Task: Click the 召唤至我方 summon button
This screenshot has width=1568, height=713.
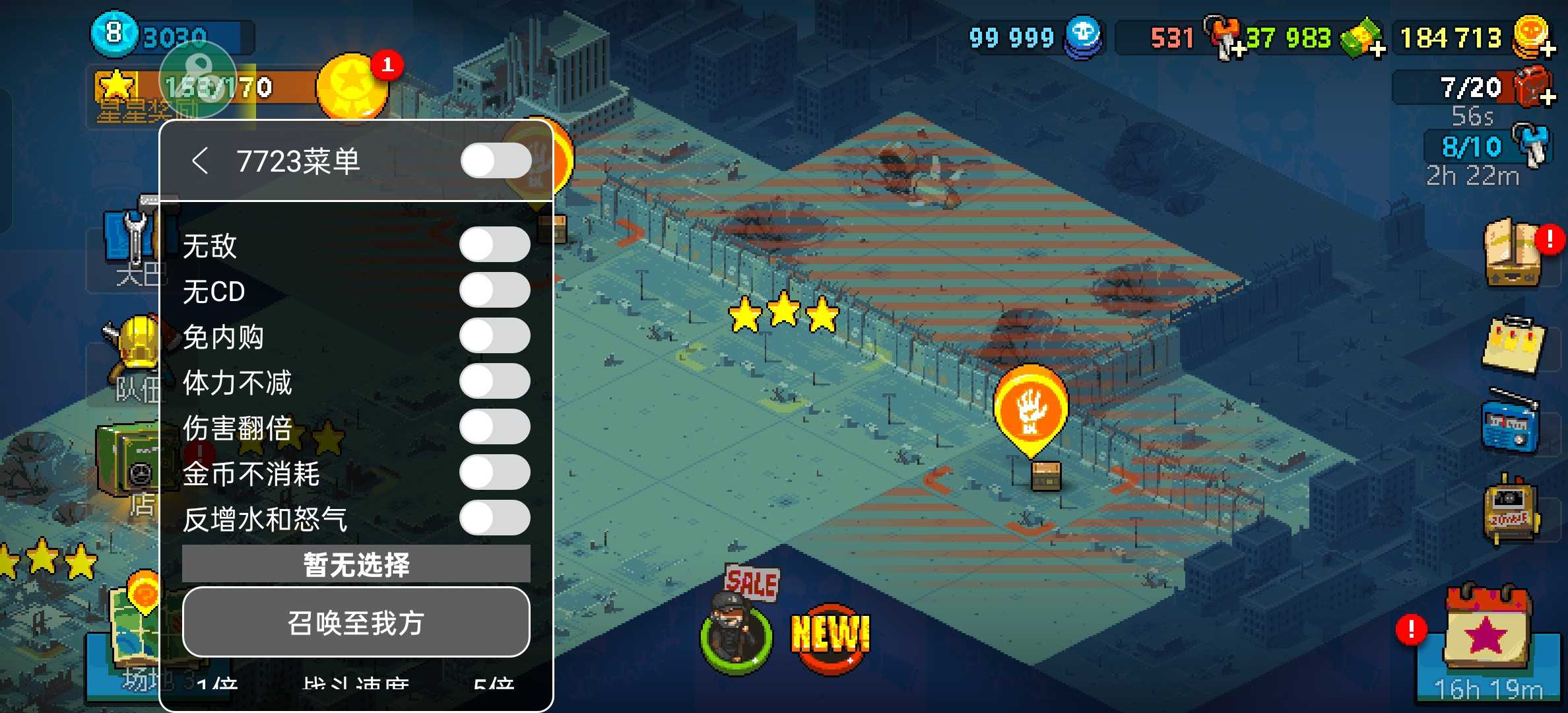Action: (x=356, y=622)
